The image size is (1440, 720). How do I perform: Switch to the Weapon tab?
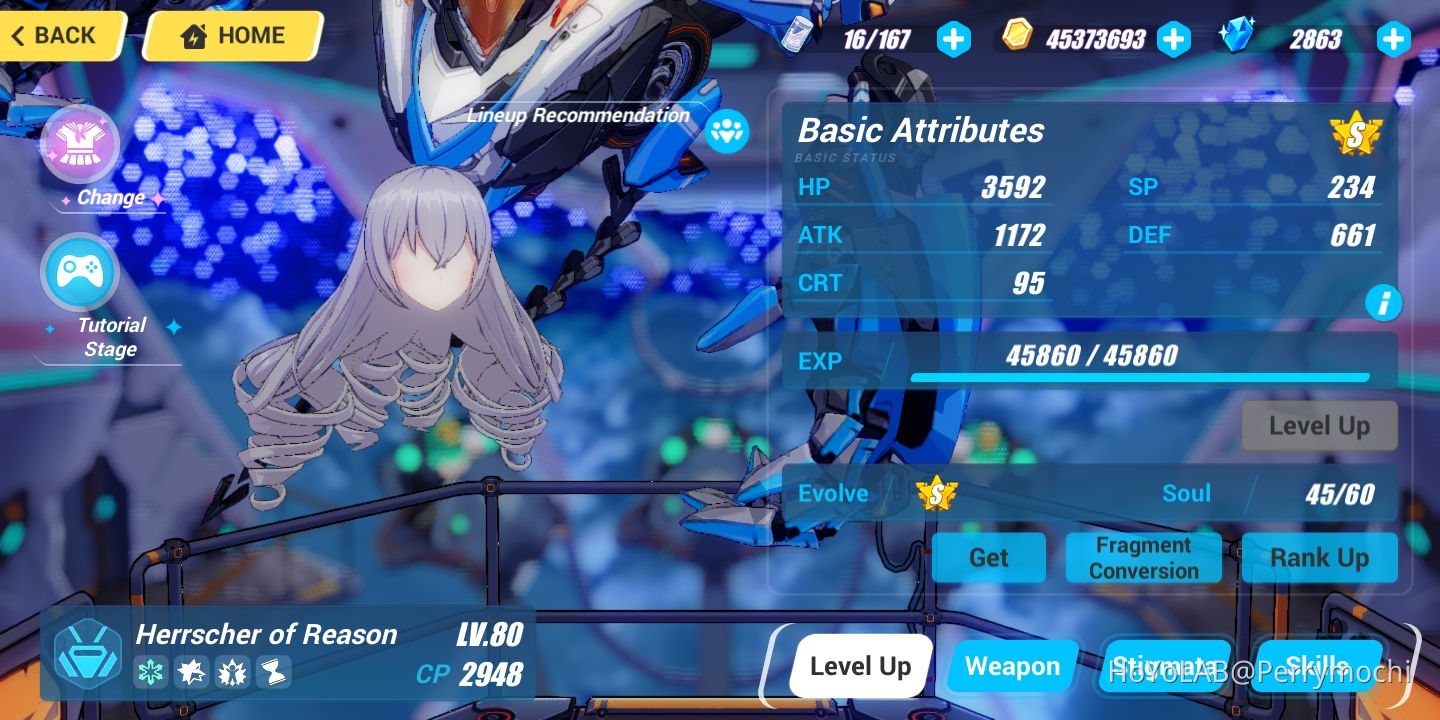[1013, 666]
